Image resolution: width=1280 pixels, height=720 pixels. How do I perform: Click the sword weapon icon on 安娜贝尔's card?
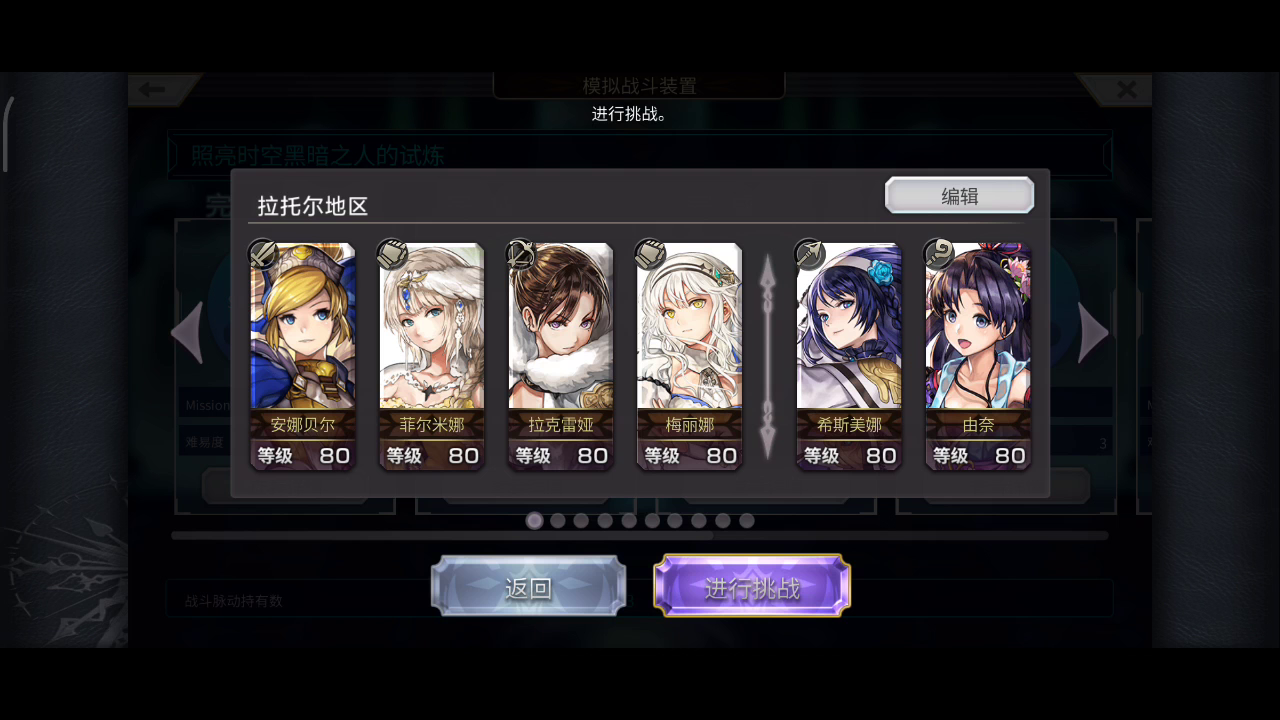(x=261, y=253)
